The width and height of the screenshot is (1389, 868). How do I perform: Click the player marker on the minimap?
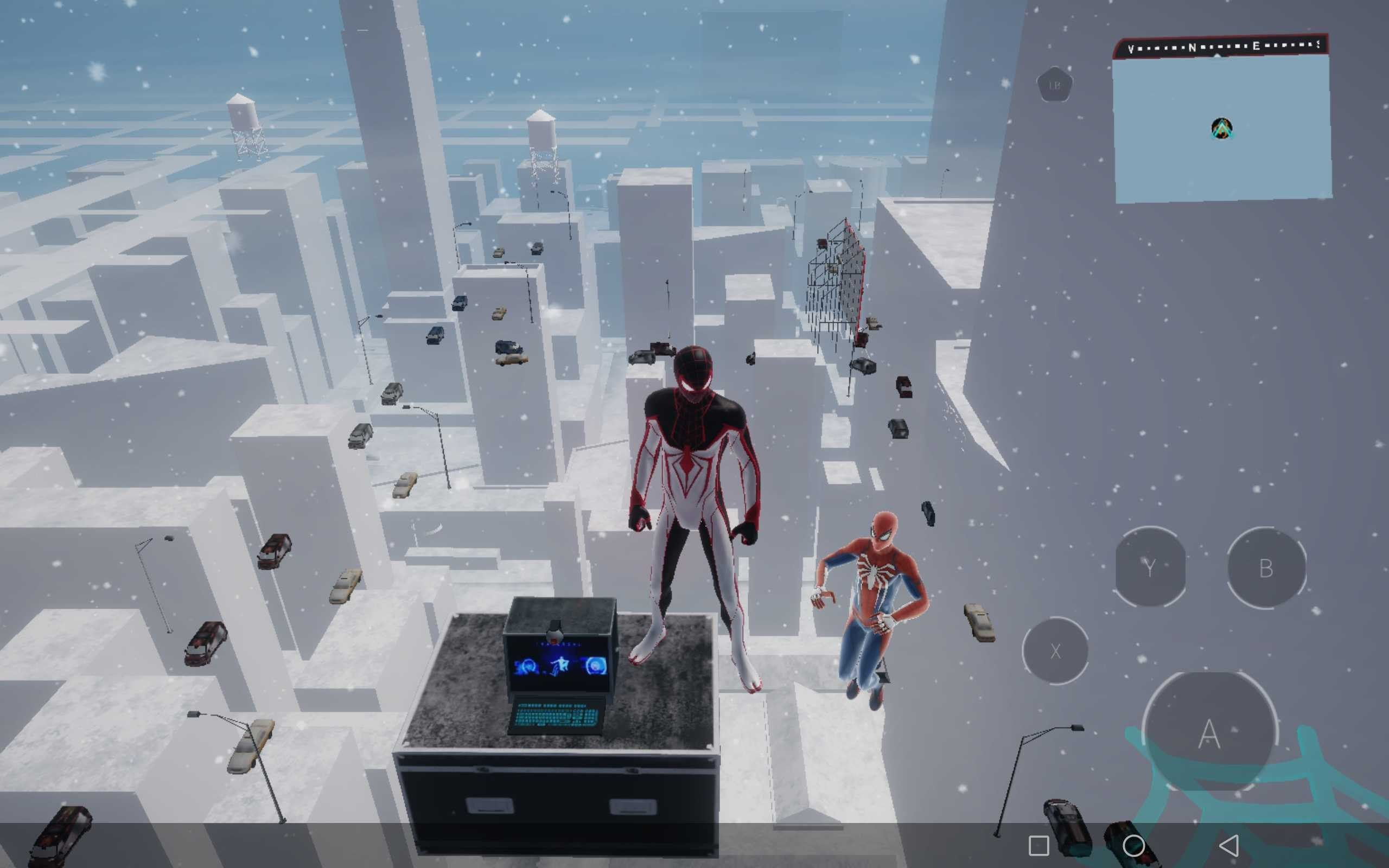coord(1222,129)
